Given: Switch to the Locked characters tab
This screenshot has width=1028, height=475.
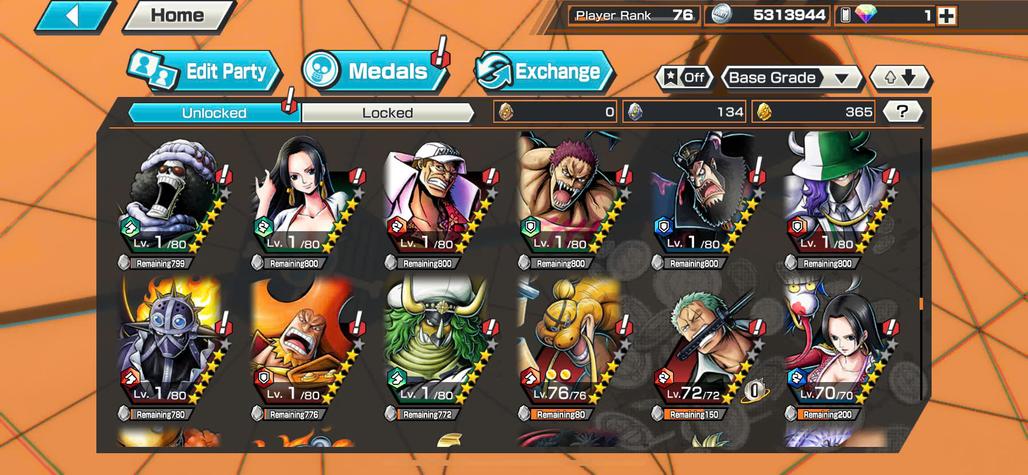Looking at the screenshot, I should [387, 113].
